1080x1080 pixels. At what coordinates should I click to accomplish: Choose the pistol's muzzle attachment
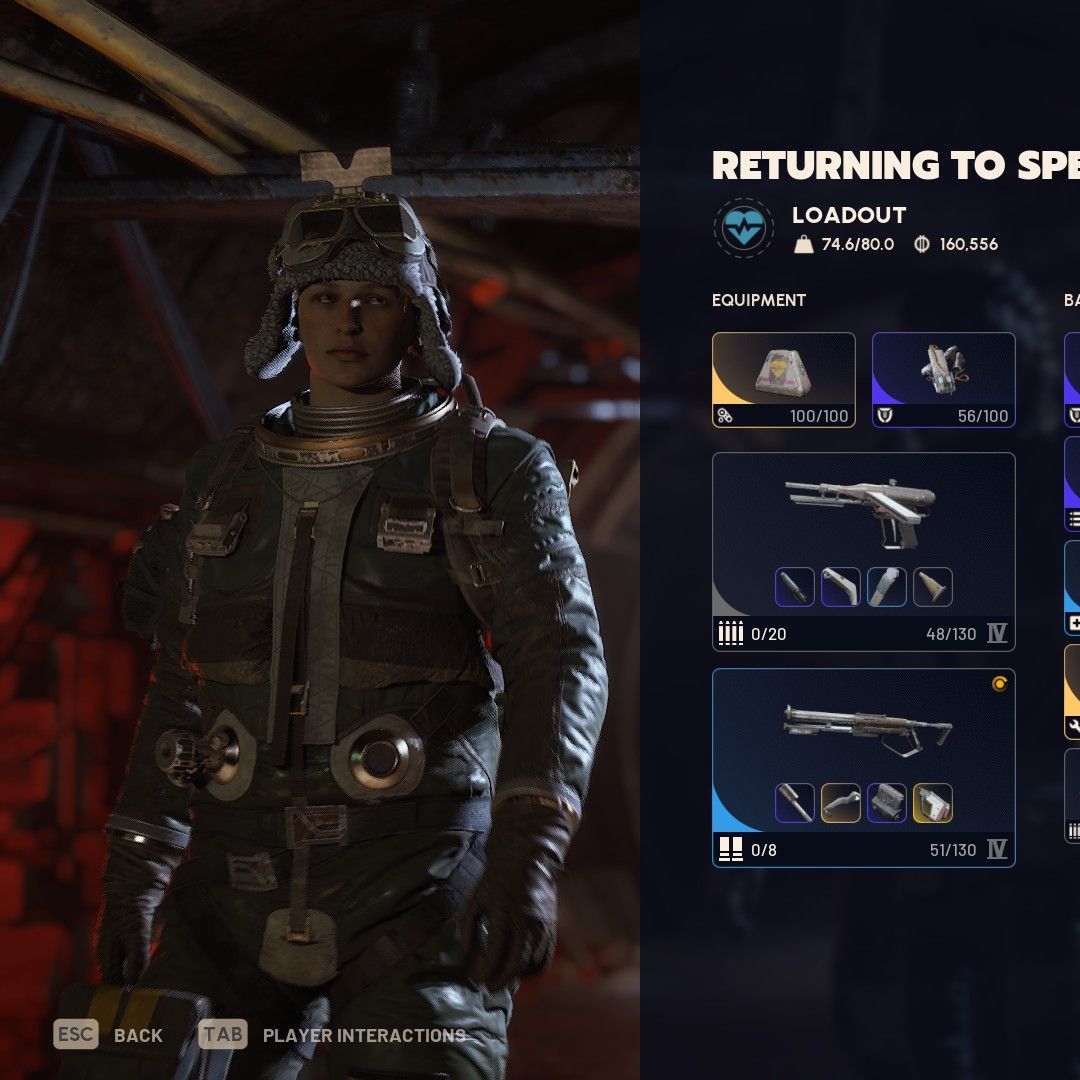(795, 587)
